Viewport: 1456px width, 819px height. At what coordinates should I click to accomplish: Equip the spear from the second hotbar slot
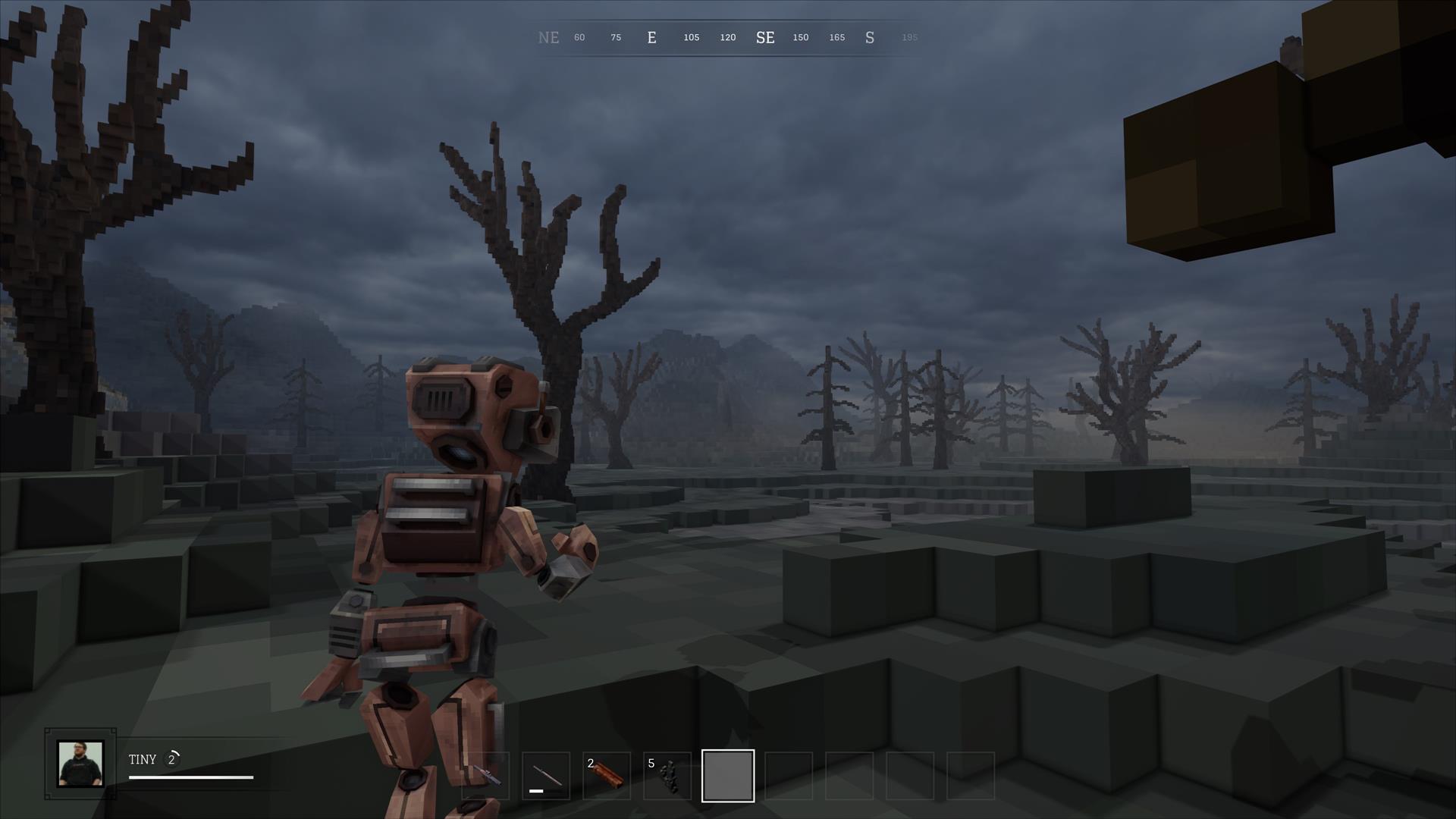pyautogui.click(x=547, y=775)
